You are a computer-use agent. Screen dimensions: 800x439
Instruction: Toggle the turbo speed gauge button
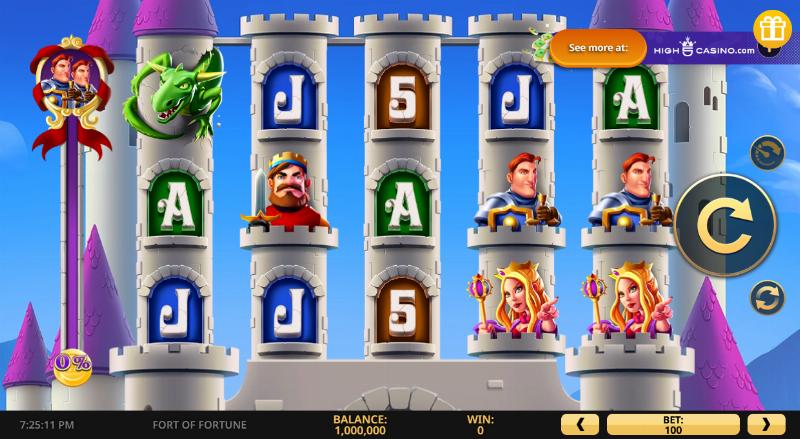coord(766,154)
